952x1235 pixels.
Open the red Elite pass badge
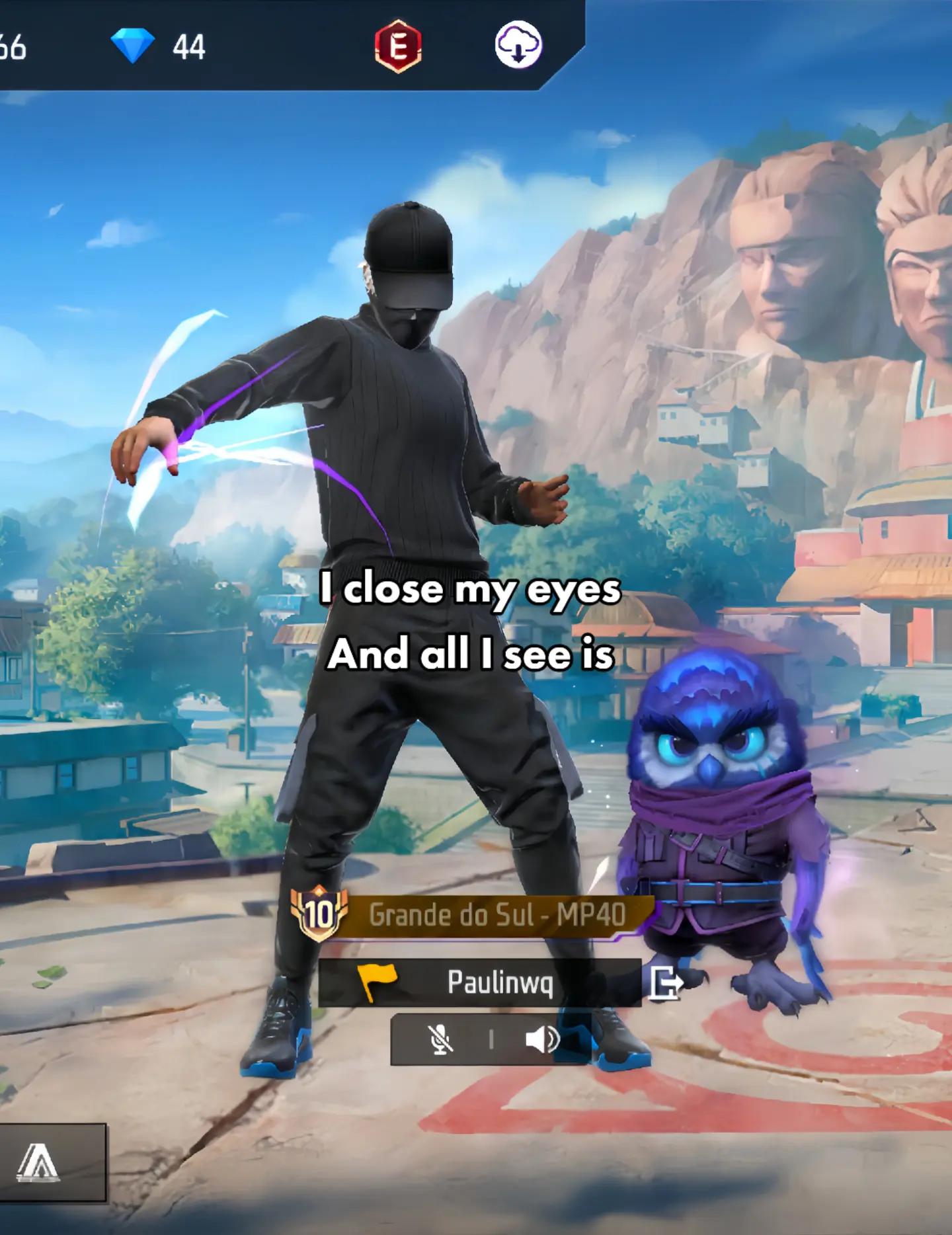point(398,47)
